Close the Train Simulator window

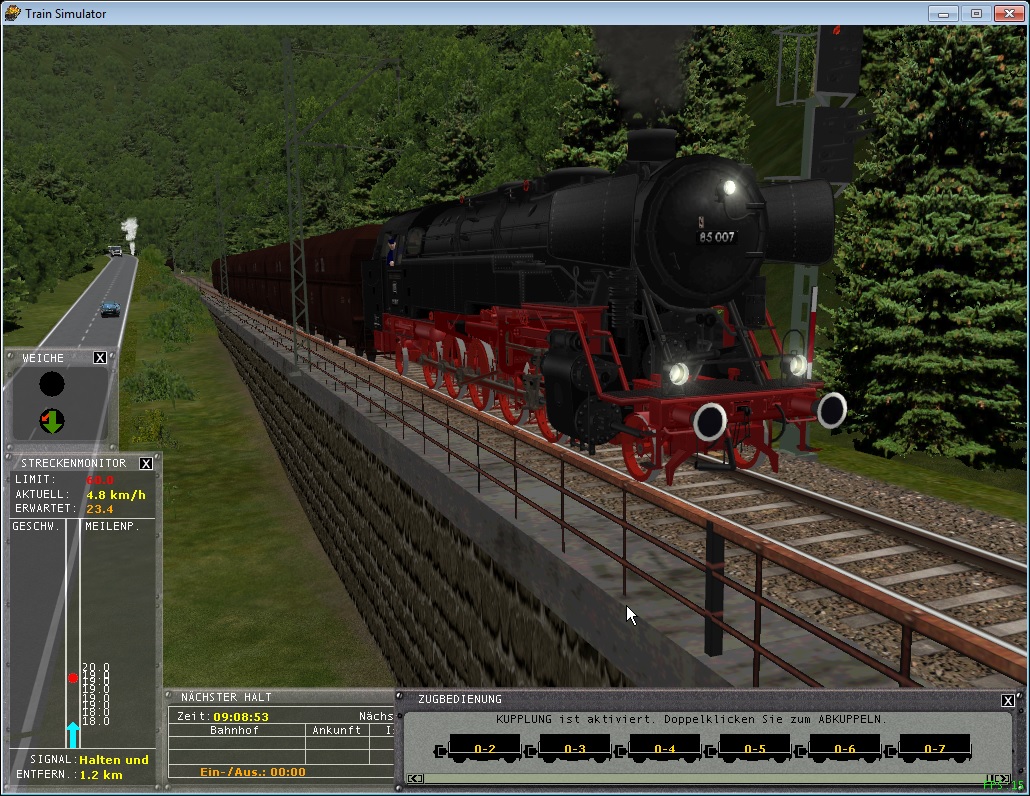tap(1007, 14)
